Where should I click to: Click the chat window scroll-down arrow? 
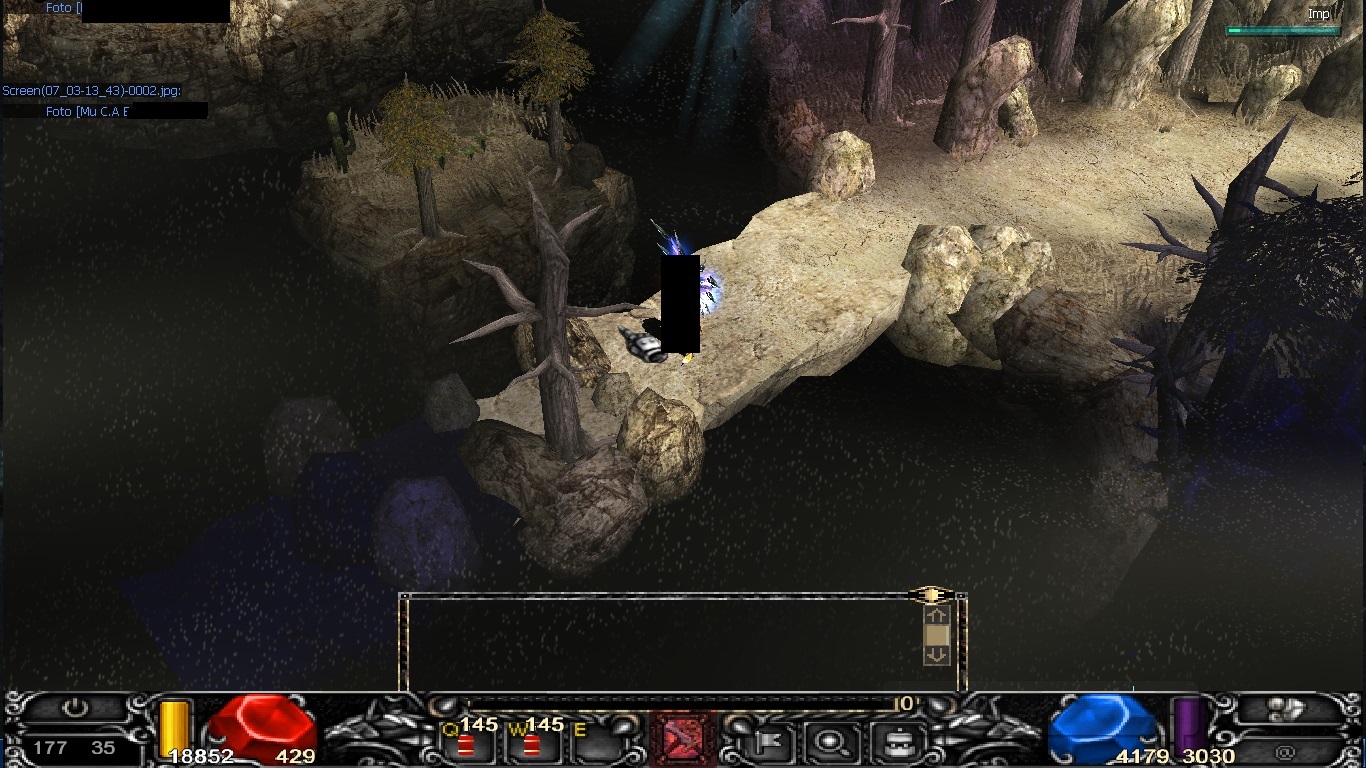click(936, 655)
